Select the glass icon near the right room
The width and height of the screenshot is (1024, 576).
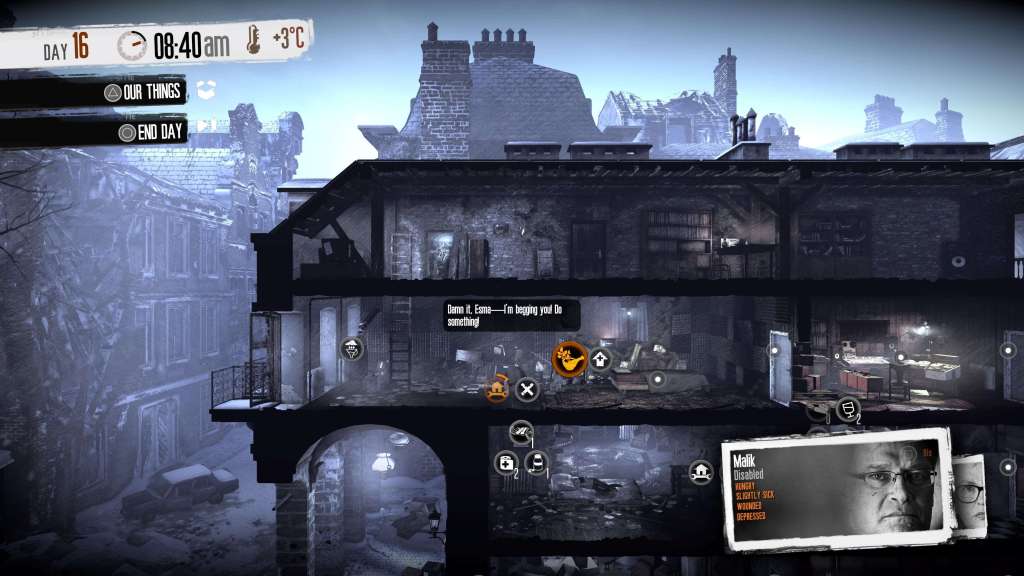(846, 407)
